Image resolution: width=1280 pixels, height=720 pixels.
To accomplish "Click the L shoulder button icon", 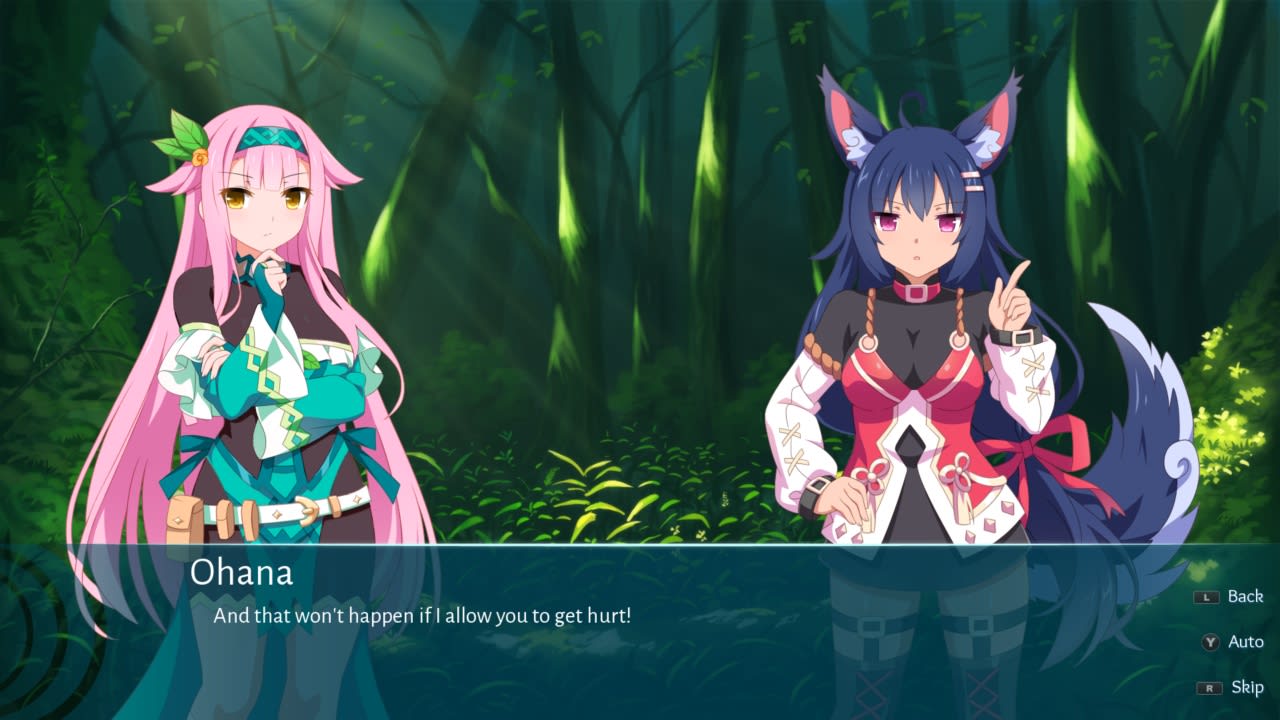I will click(x=1206, y=596).
